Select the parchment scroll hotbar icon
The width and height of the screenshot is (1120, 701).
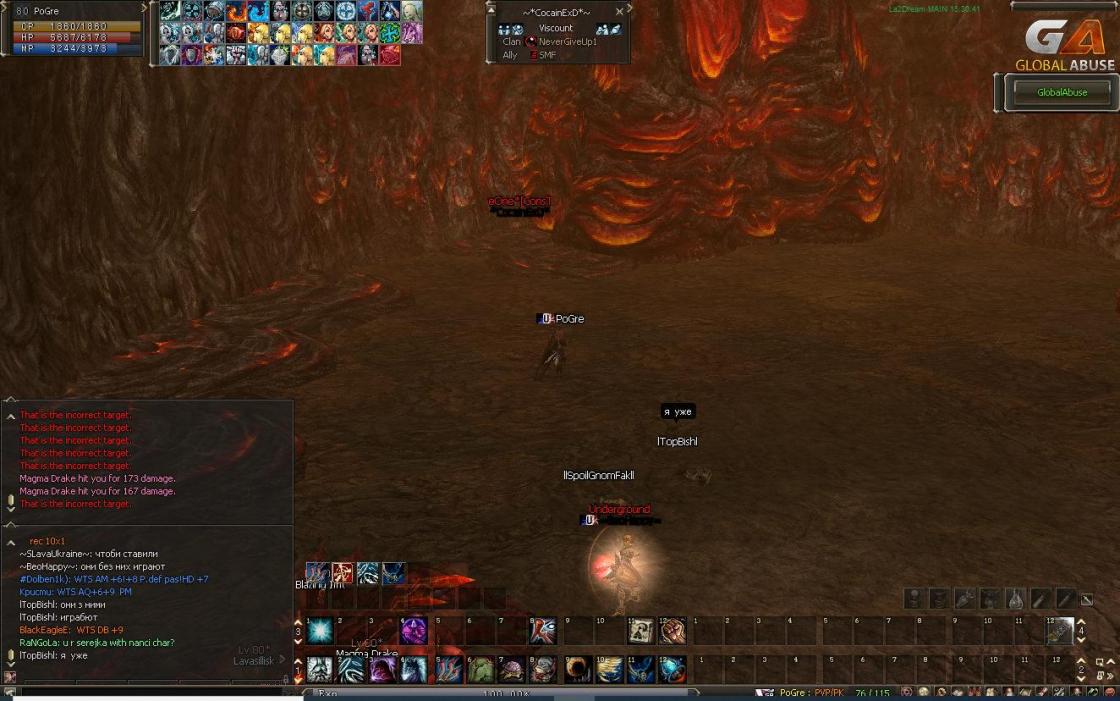[641, 632]
